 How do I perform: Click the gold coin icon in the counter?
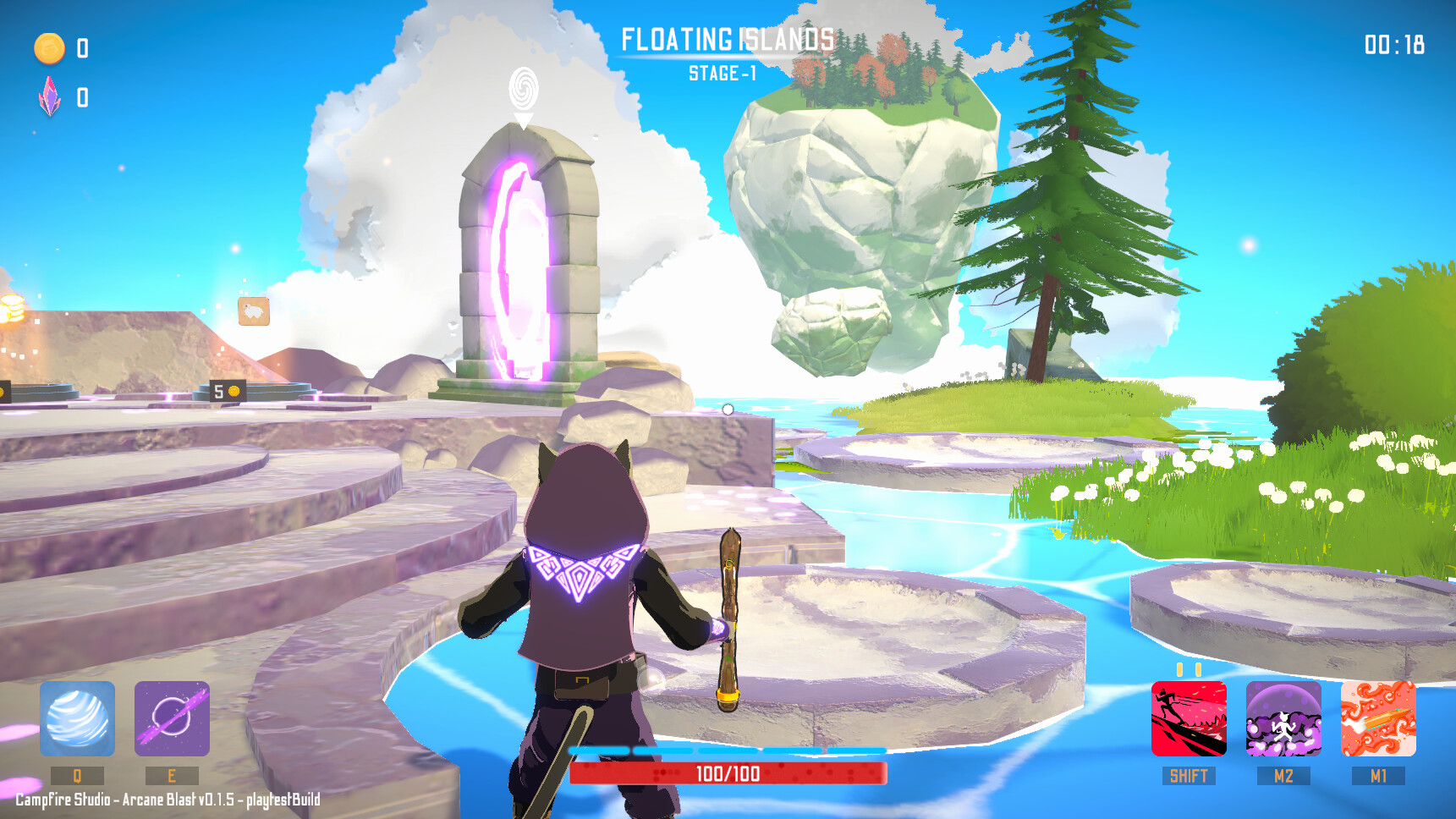[x=49, y=48]
